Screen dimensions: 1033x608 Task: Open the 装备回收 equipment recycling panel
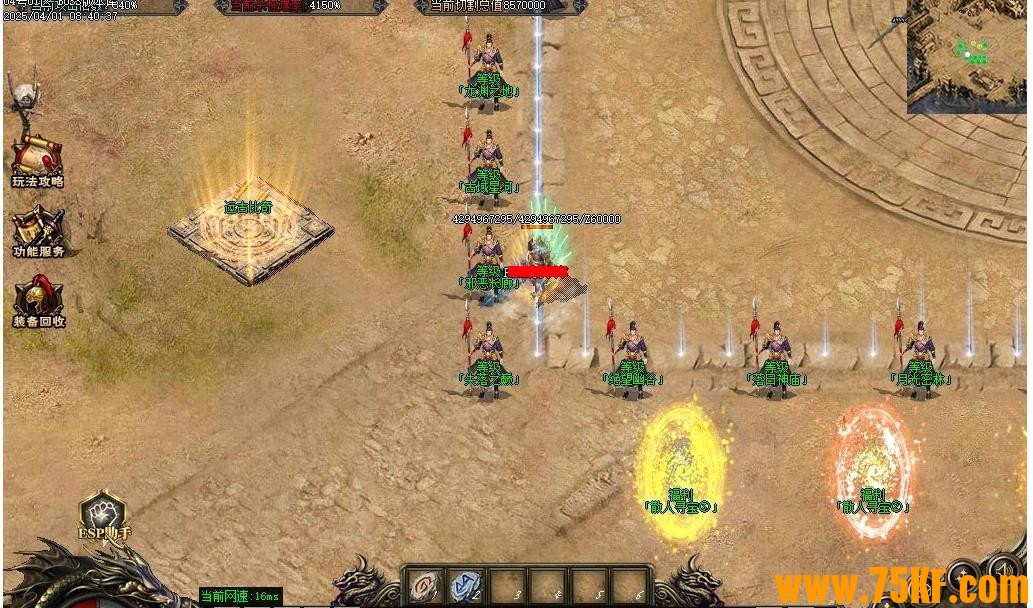pyautogui.click(x=38, y=299)
